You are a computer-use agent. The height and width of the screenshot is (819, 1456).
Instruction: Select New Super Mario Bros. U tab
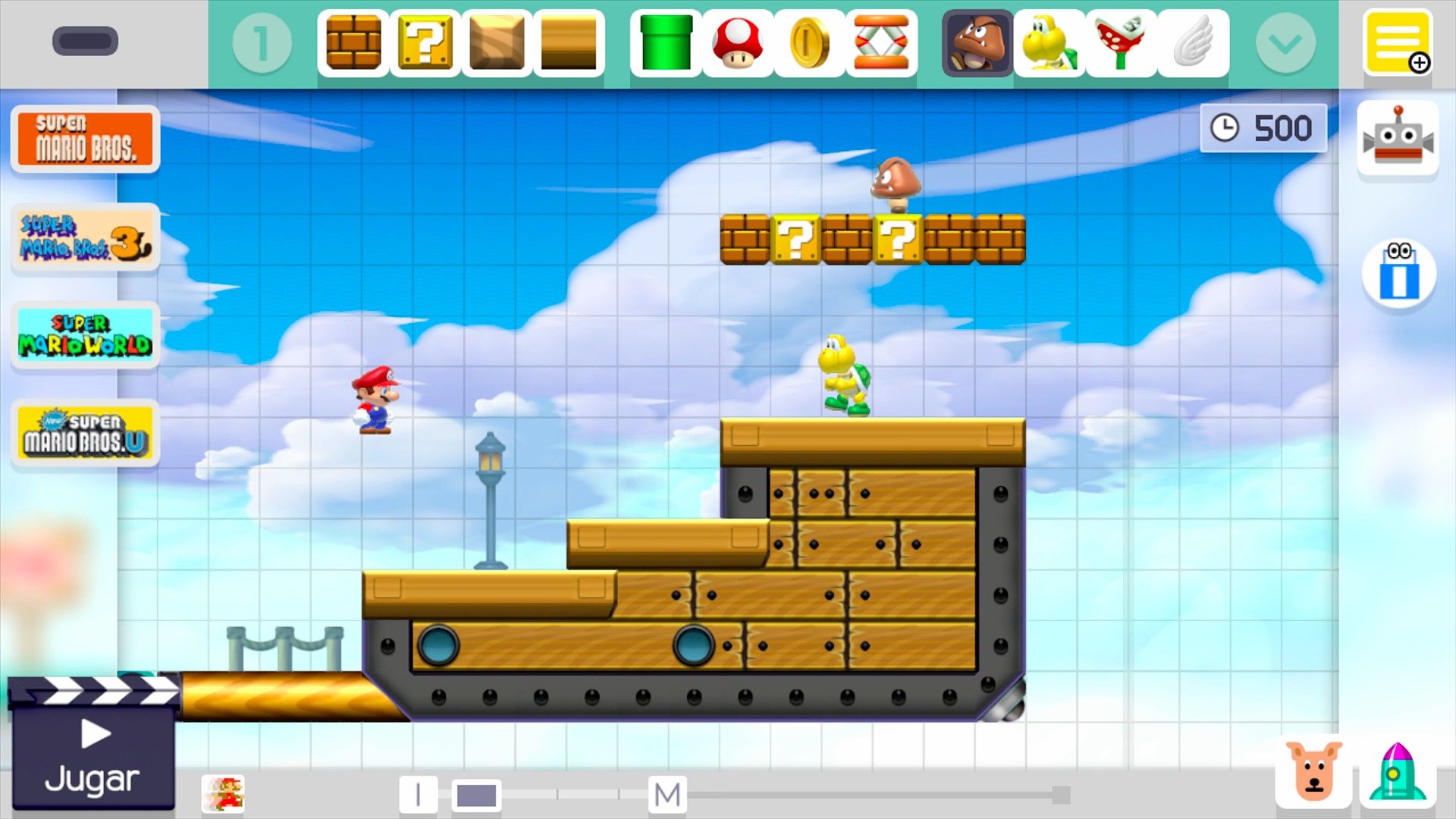(84, 433)
